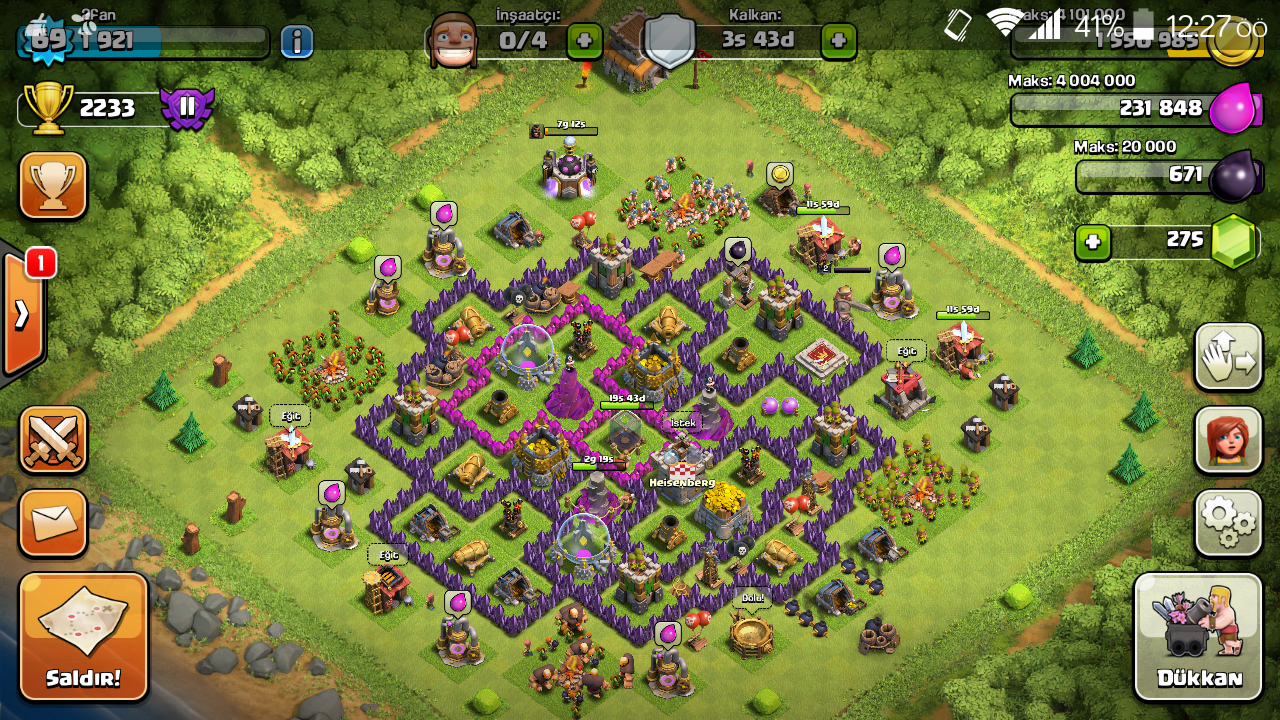Show the trophy achievements button
This screenshot has height=720, width=1280.
coord(53,185)
